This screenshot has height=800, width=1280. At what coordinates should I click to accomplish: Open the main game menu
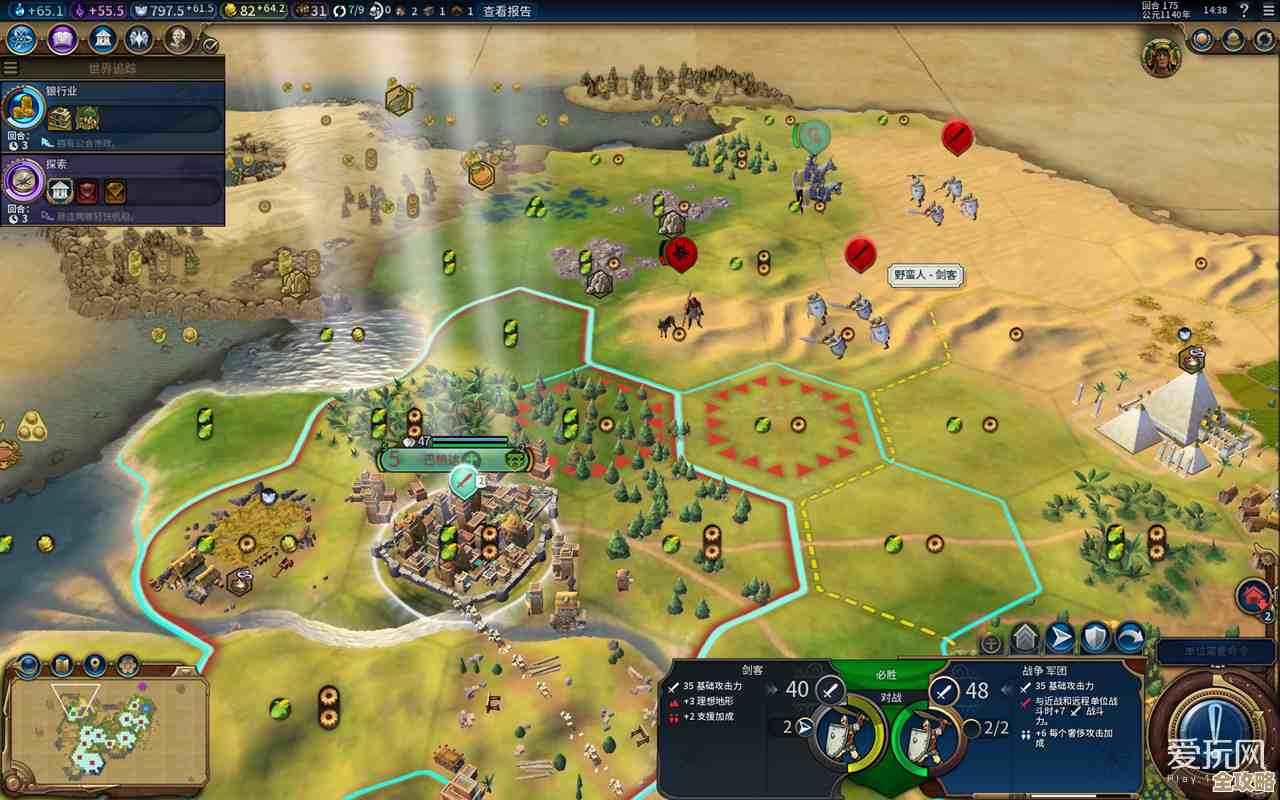coord(1270,11)
